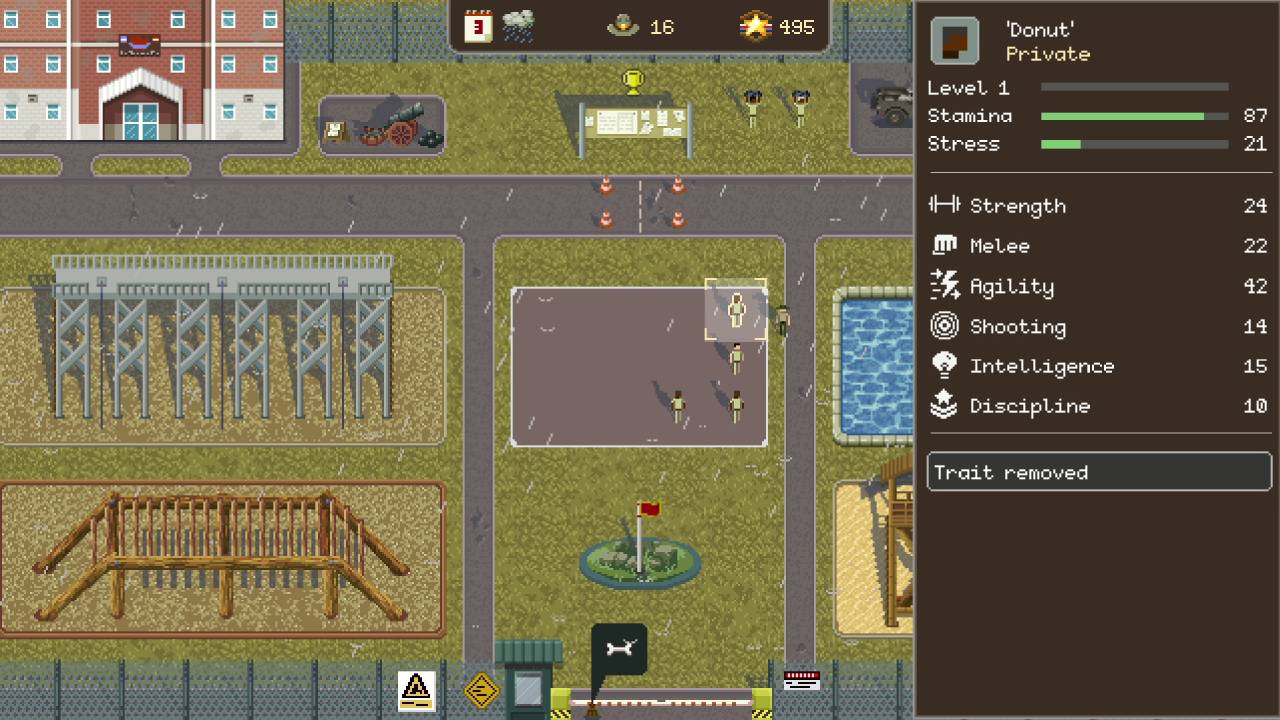Viewport: 1280px width, 720px height.
Task: Dismiss the 'Trait removed' notification
Action: [x=1098, y=472]
